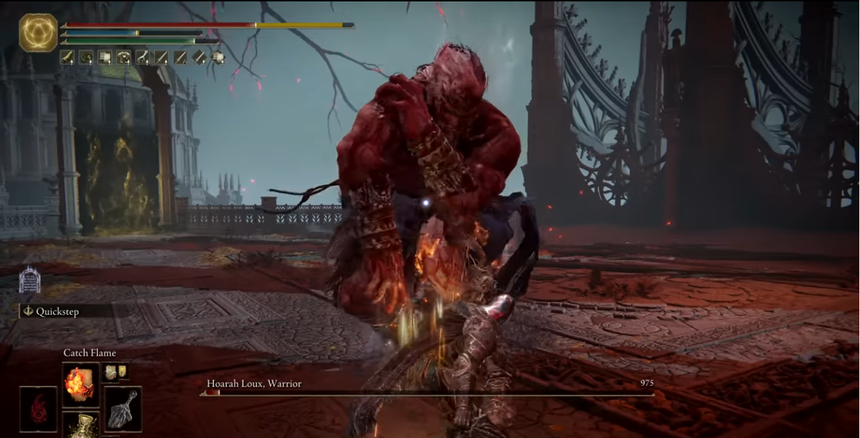Select the Catch Flame spell slot
This screenshot has width=860, height=438.
tap(79, 383)
